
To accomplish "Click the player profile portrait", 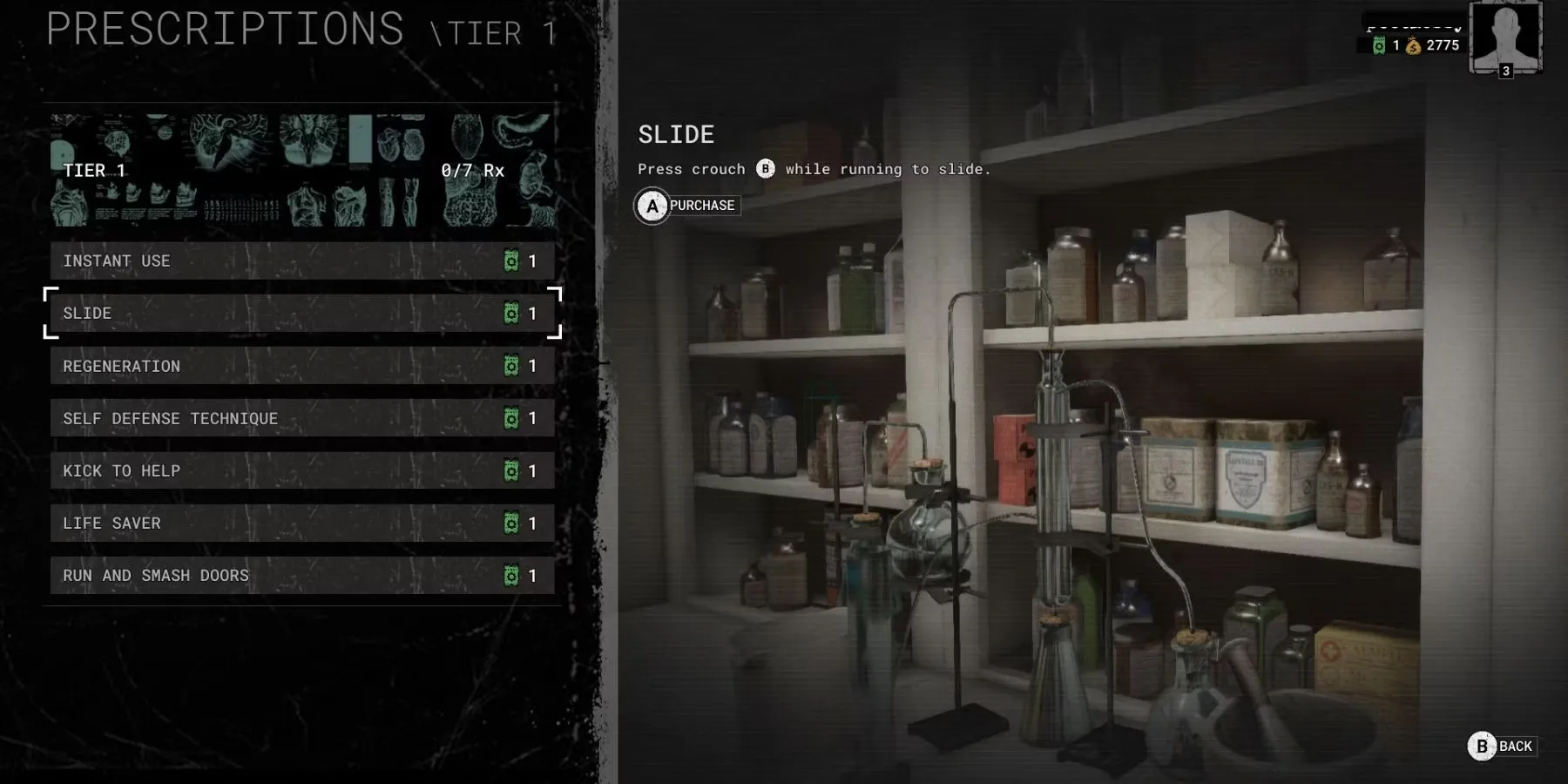I will [x=1505, y=37].
